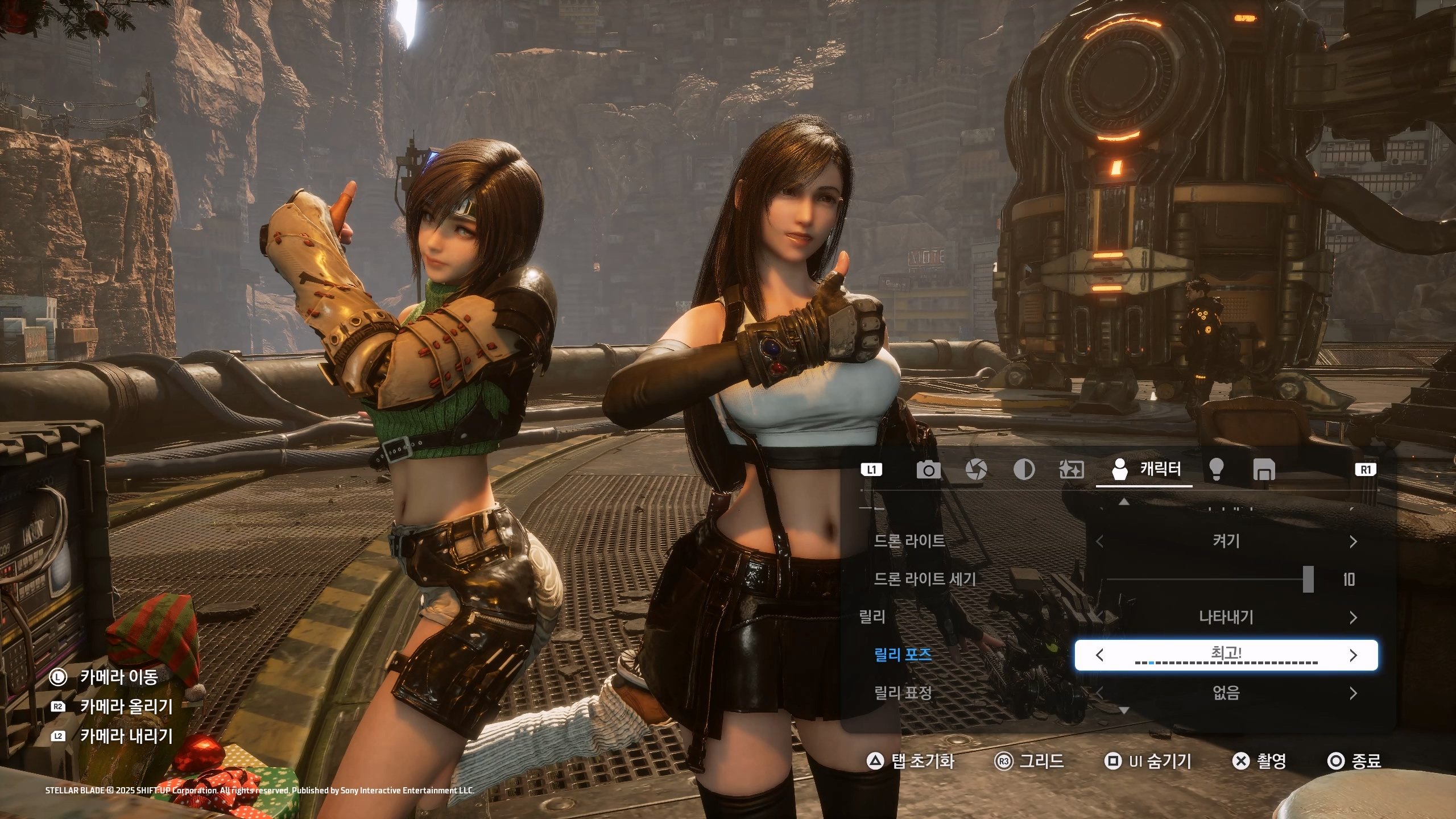
Task: Select the half-shaded circle tab
Action: tap(1024, 470)
